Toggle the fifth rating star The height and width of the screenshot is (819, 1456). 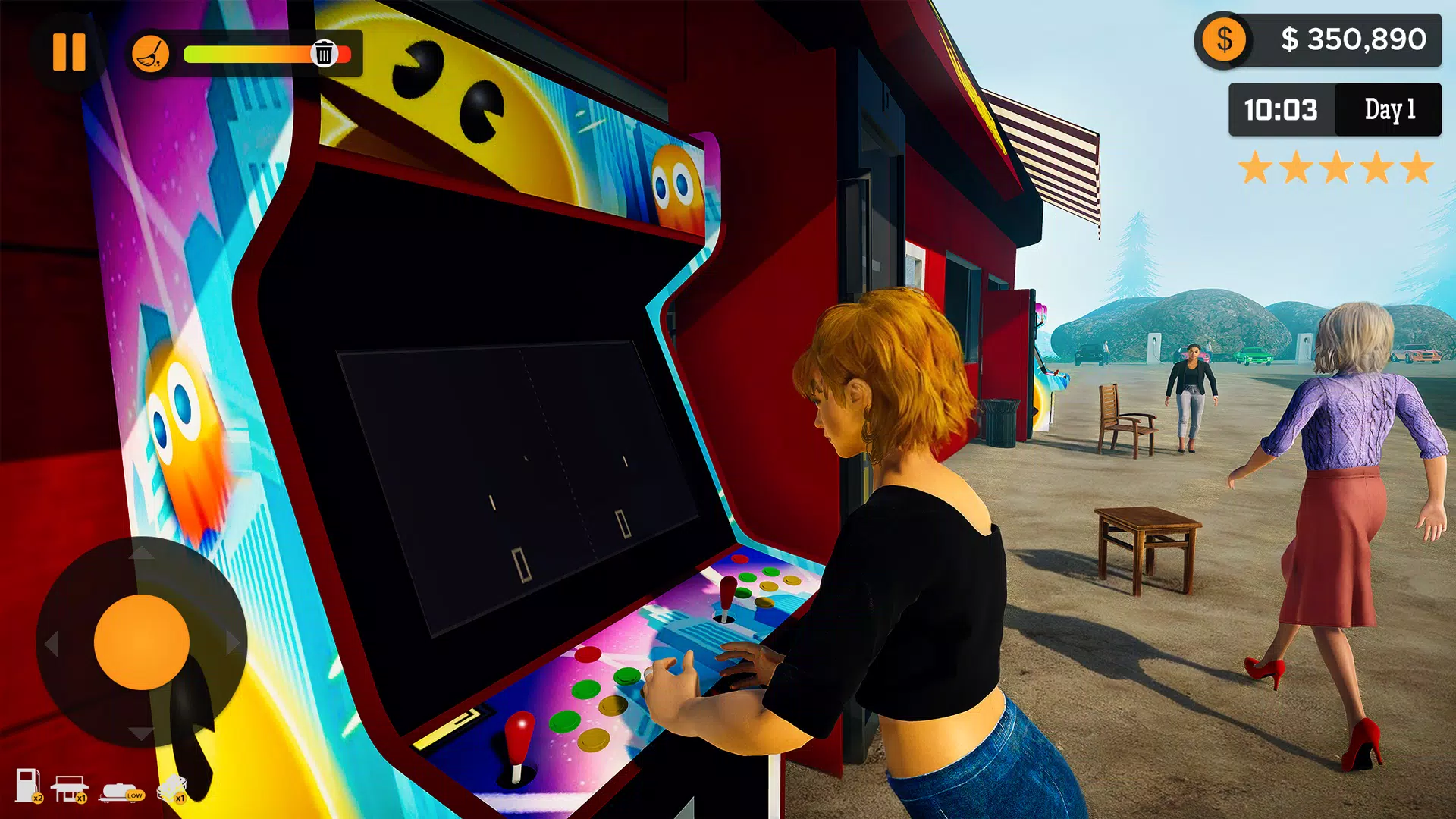coord(1417,168)
